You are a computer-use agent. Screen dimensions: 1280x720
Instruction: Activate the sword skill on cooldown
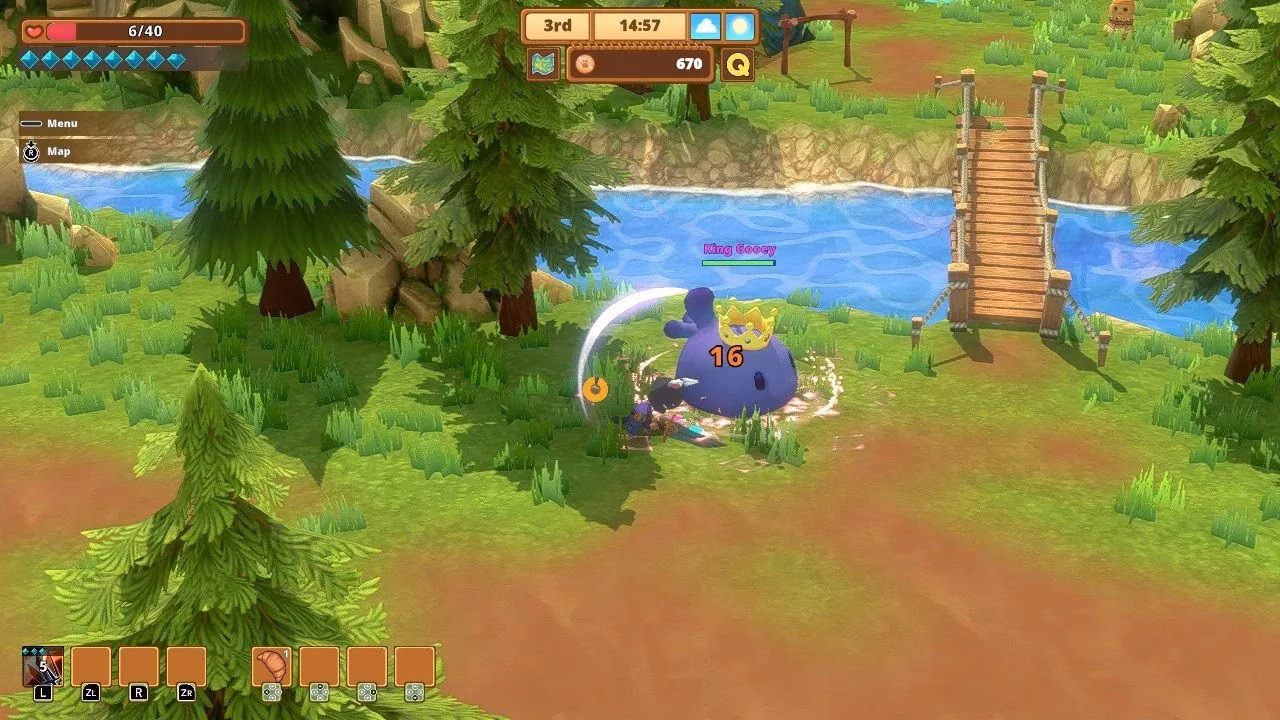point(43,666)
